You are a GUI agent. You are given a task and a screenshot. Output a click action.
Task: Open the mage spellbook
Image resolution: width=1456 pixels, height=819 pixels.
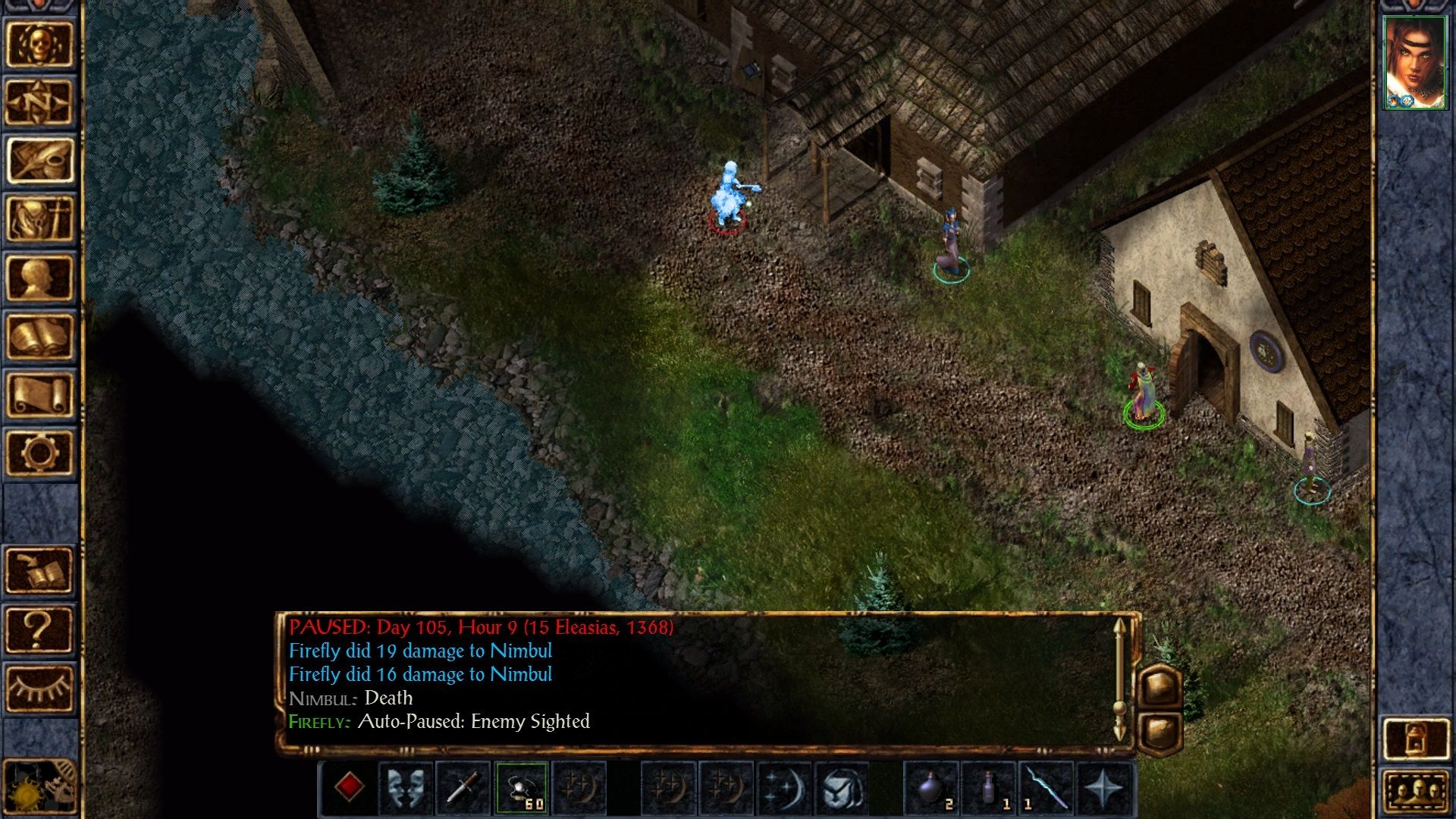[39, 336]
